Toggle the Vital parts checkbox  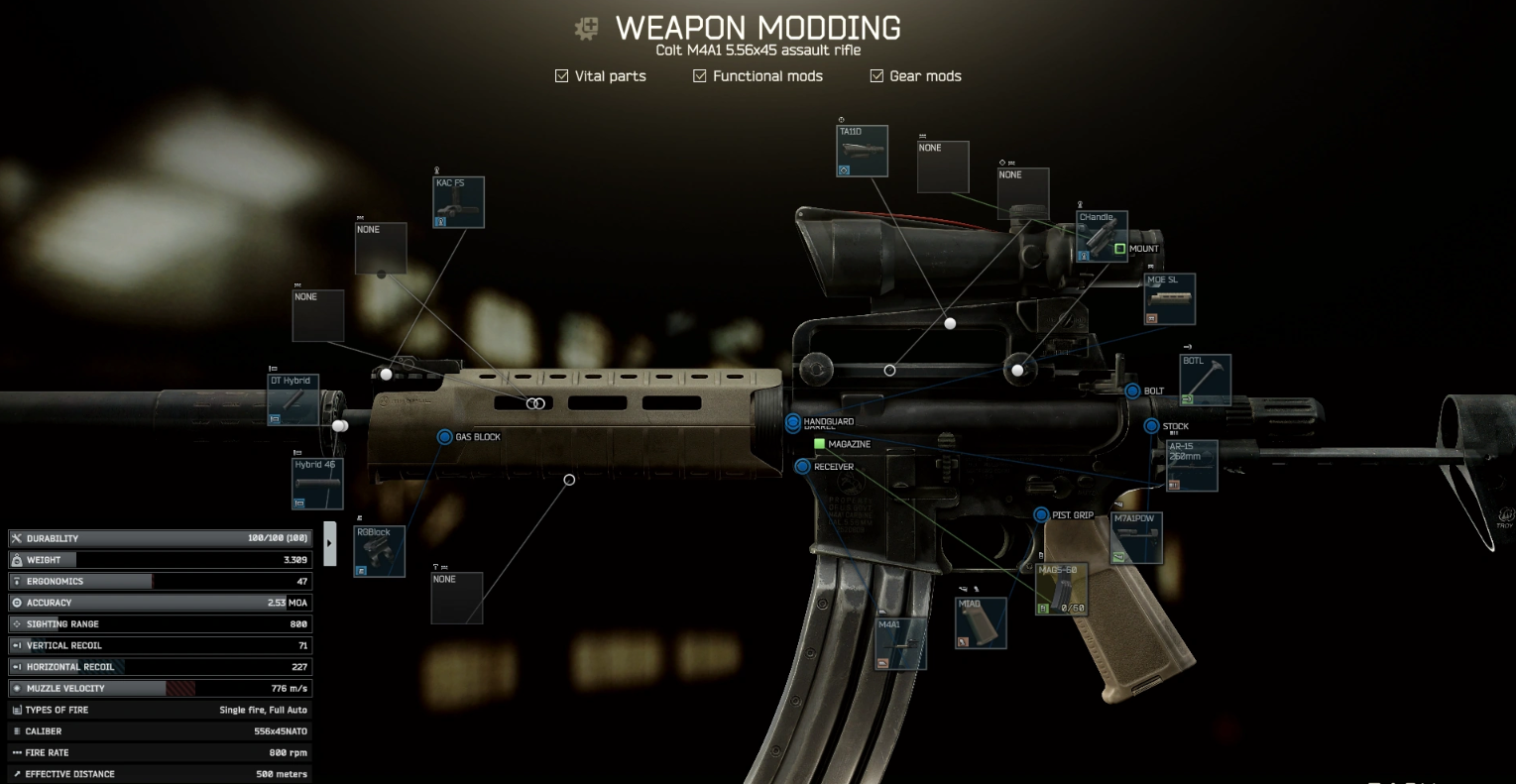point(562,75)
